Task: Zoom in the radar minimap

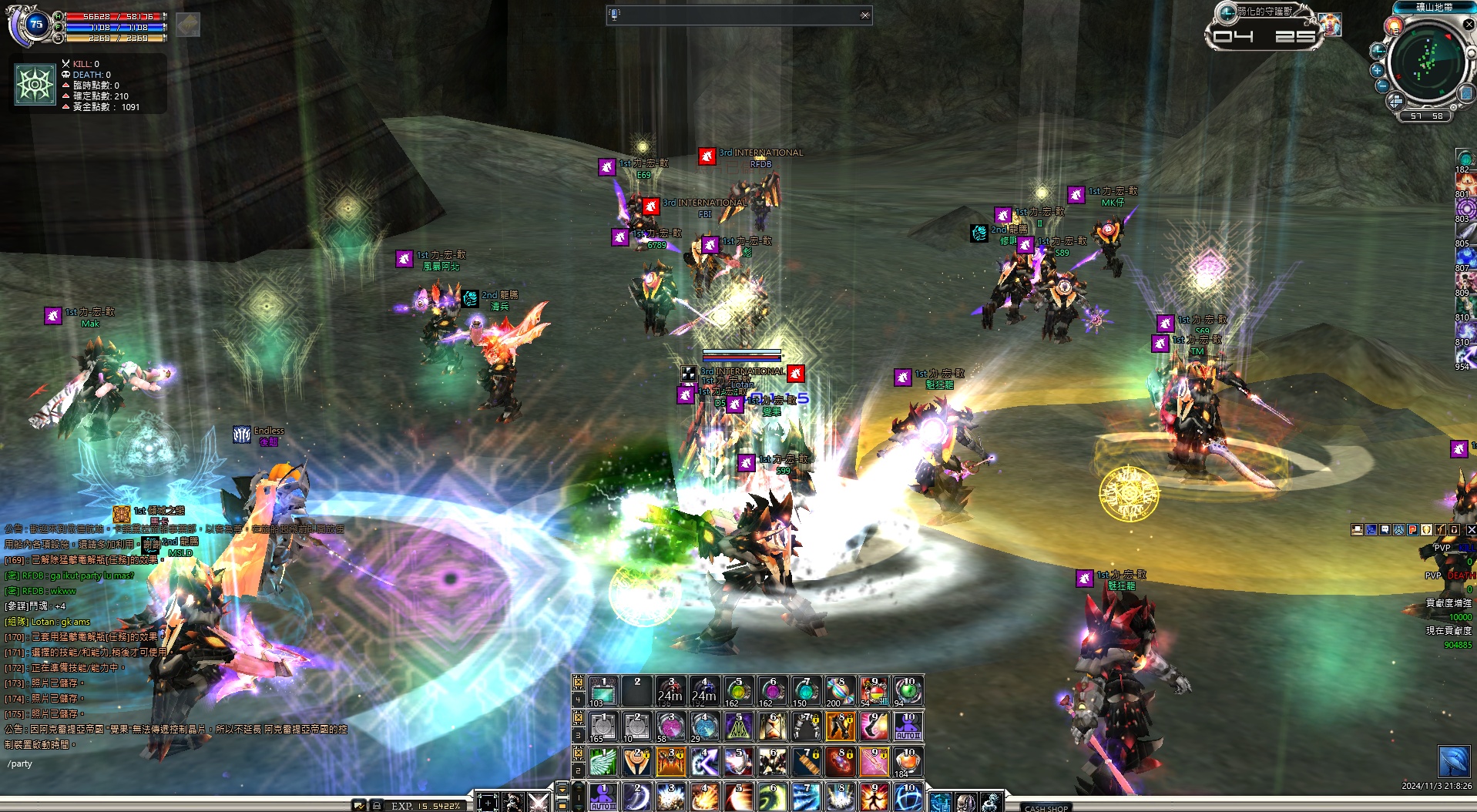Action: click(1377, 69)
